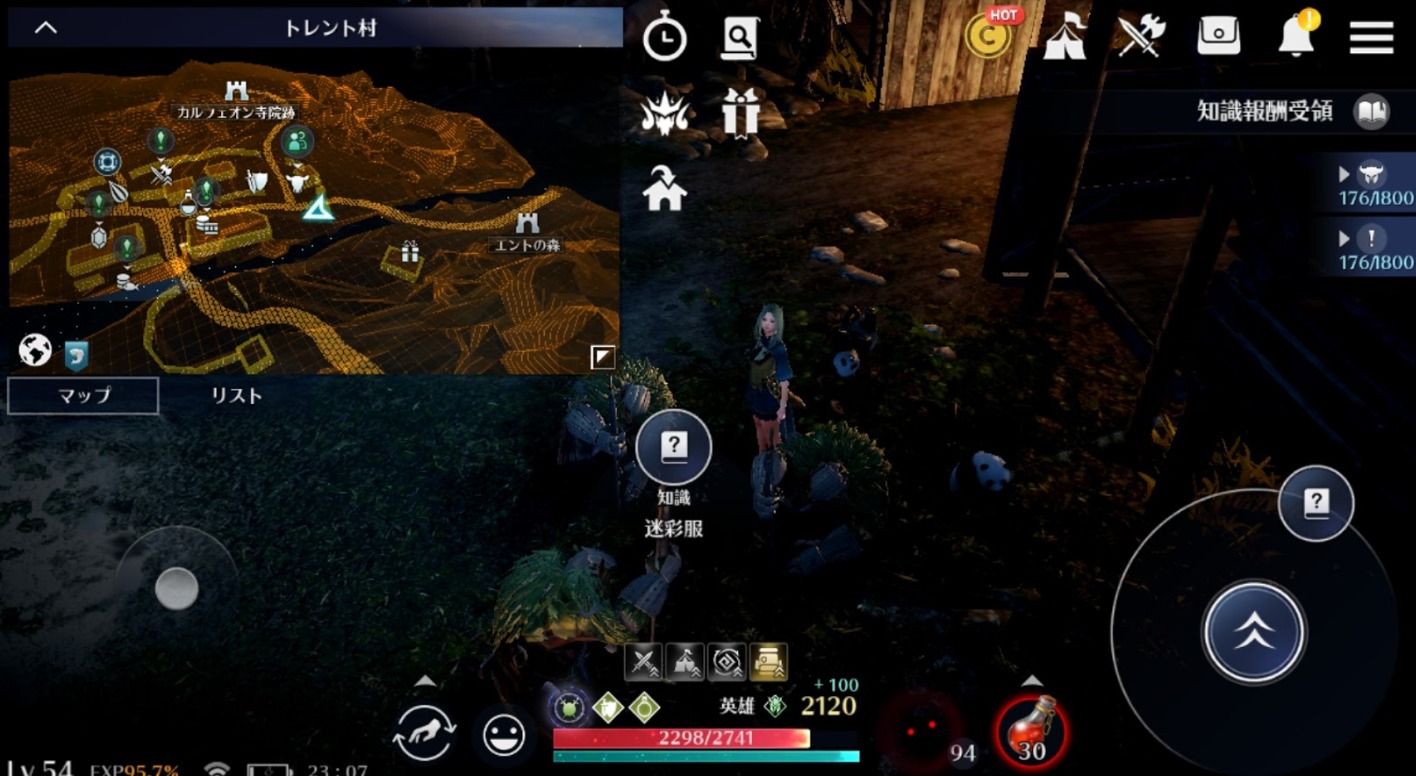This screenshot has width=1416, height=776.
Task: Open the book search icon
Action: [x=740, y=39]
